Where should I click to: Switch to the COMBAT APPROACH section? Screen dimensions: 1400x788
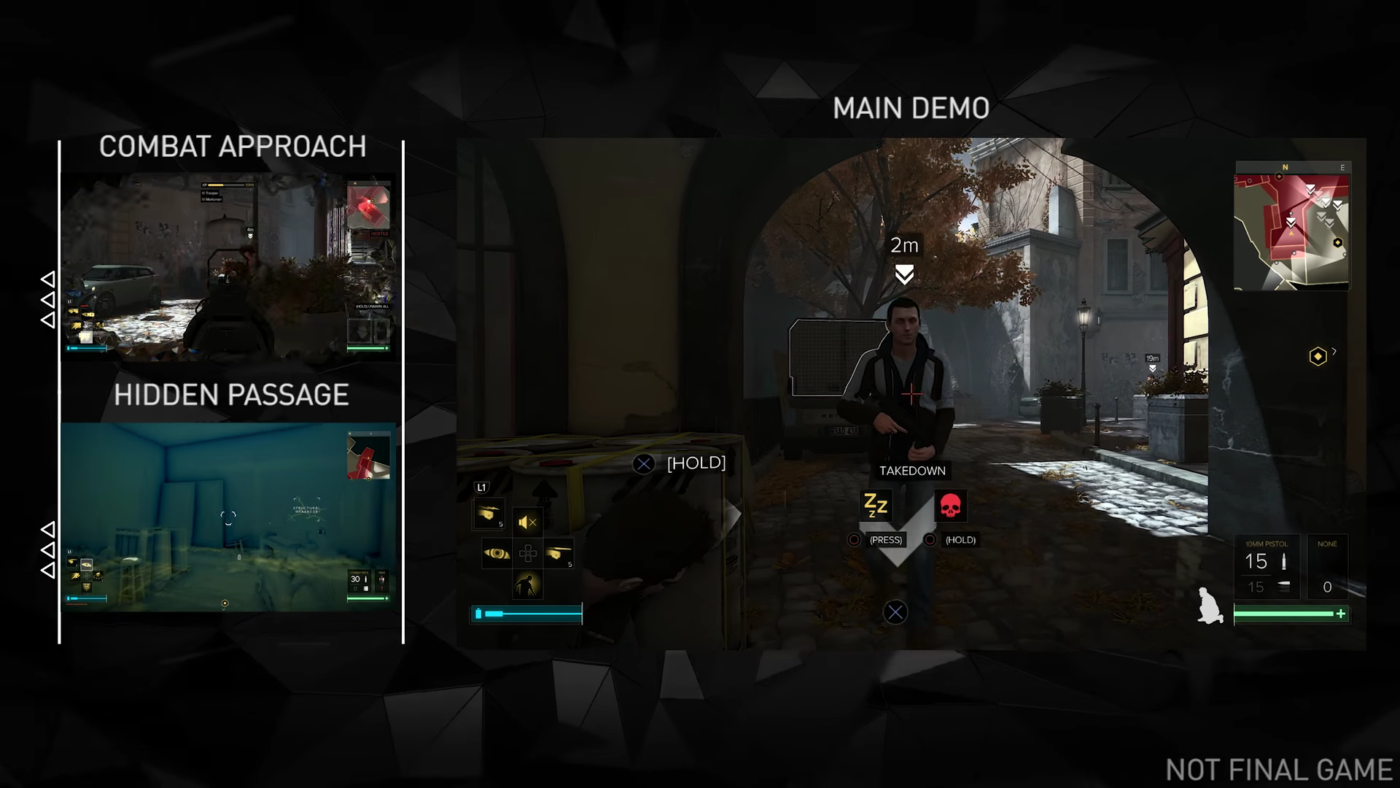tap(232, 146)
